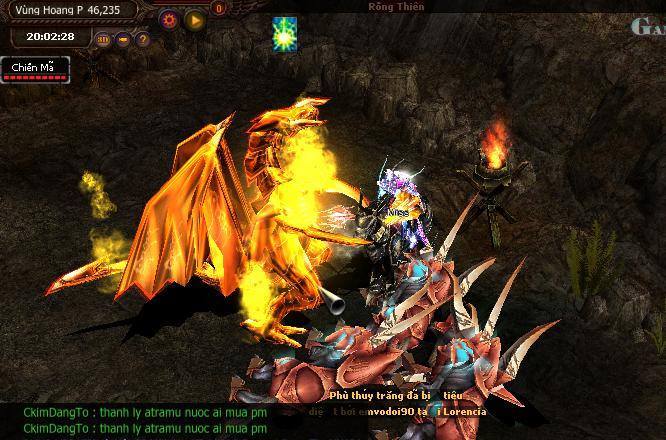The image size is (666, 440).
Task: Open the CkimDangTo chat message line
Action: 145,413
